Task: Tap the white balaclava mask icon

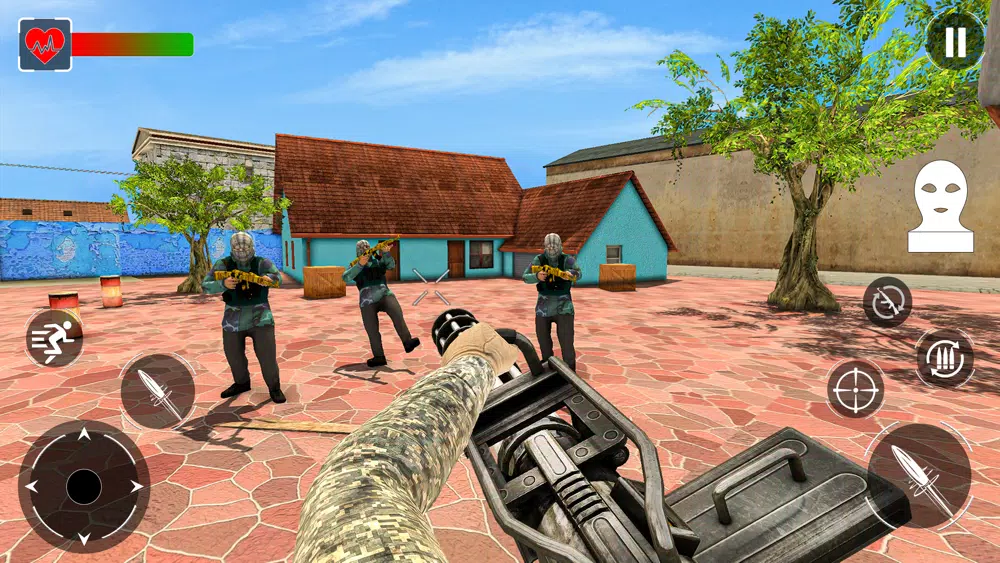Action: pyautogui.click(x=940, y=206)
